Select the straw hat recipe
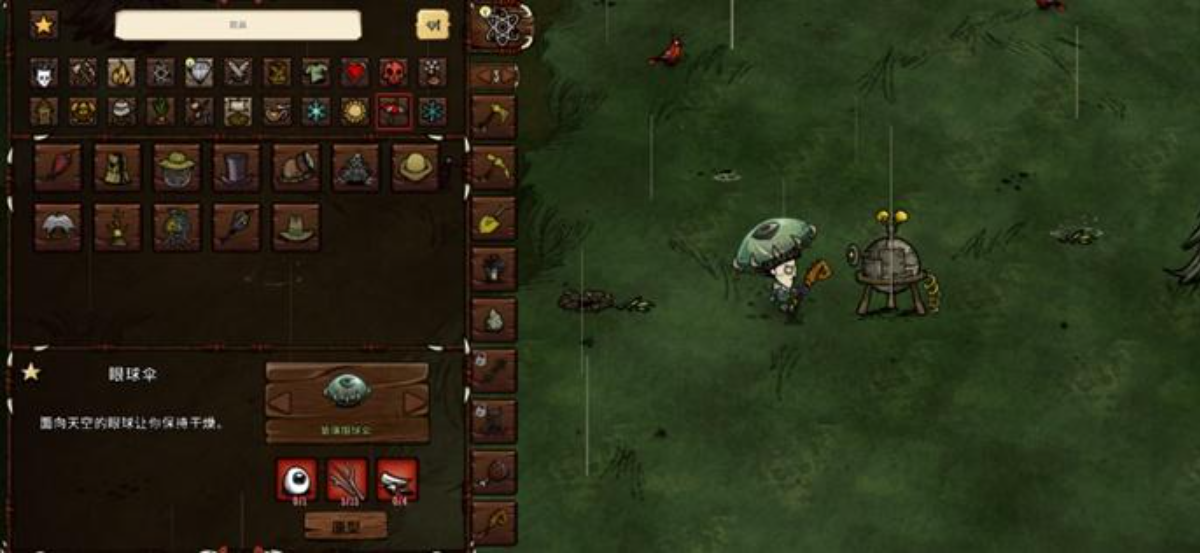This screenshot has width=1200, height=553. point(297,227)
